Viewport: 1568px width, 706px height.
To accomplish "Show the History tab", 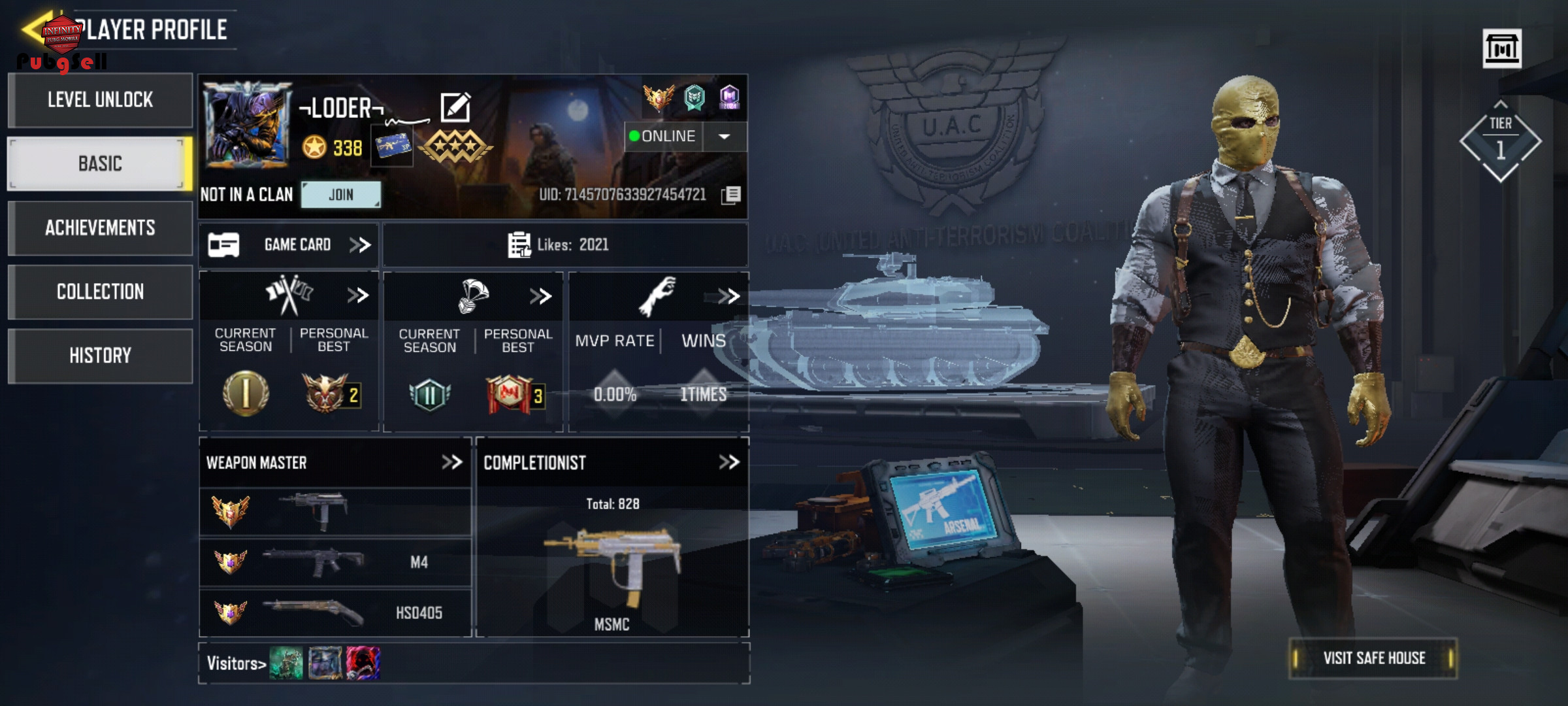I will (100, 356).
